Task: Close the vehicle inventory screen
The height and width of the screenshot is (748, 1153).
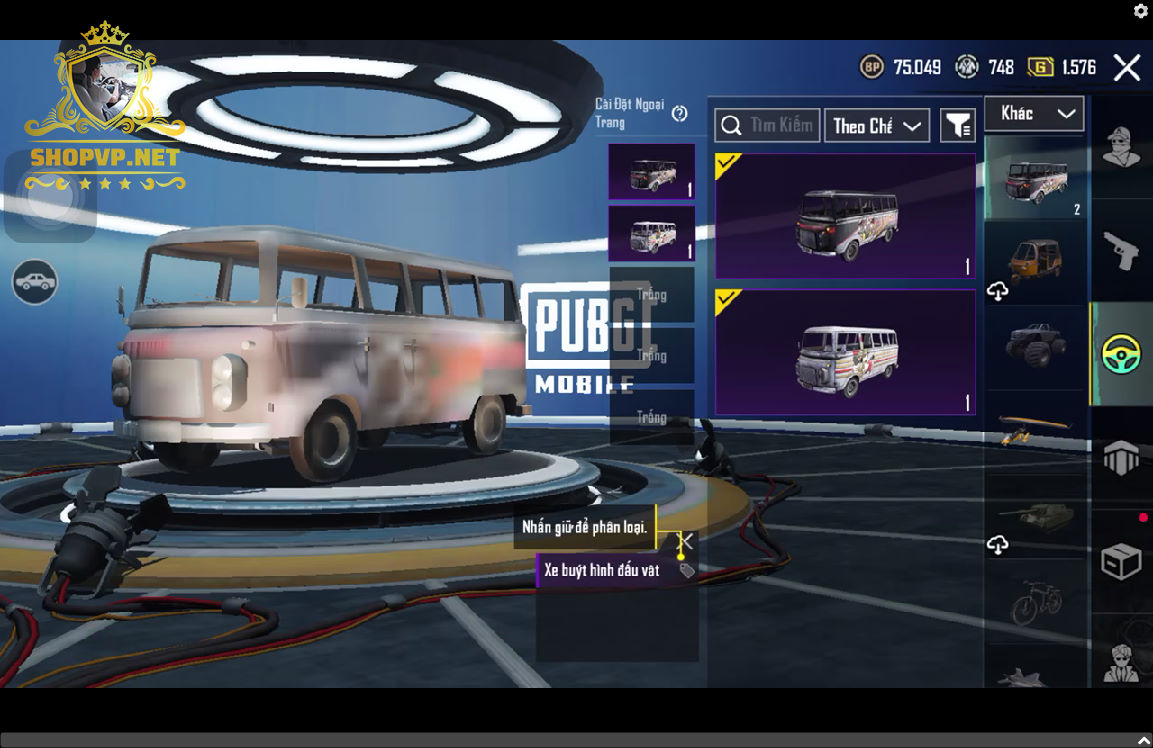Action: [x=1127, y=68]
